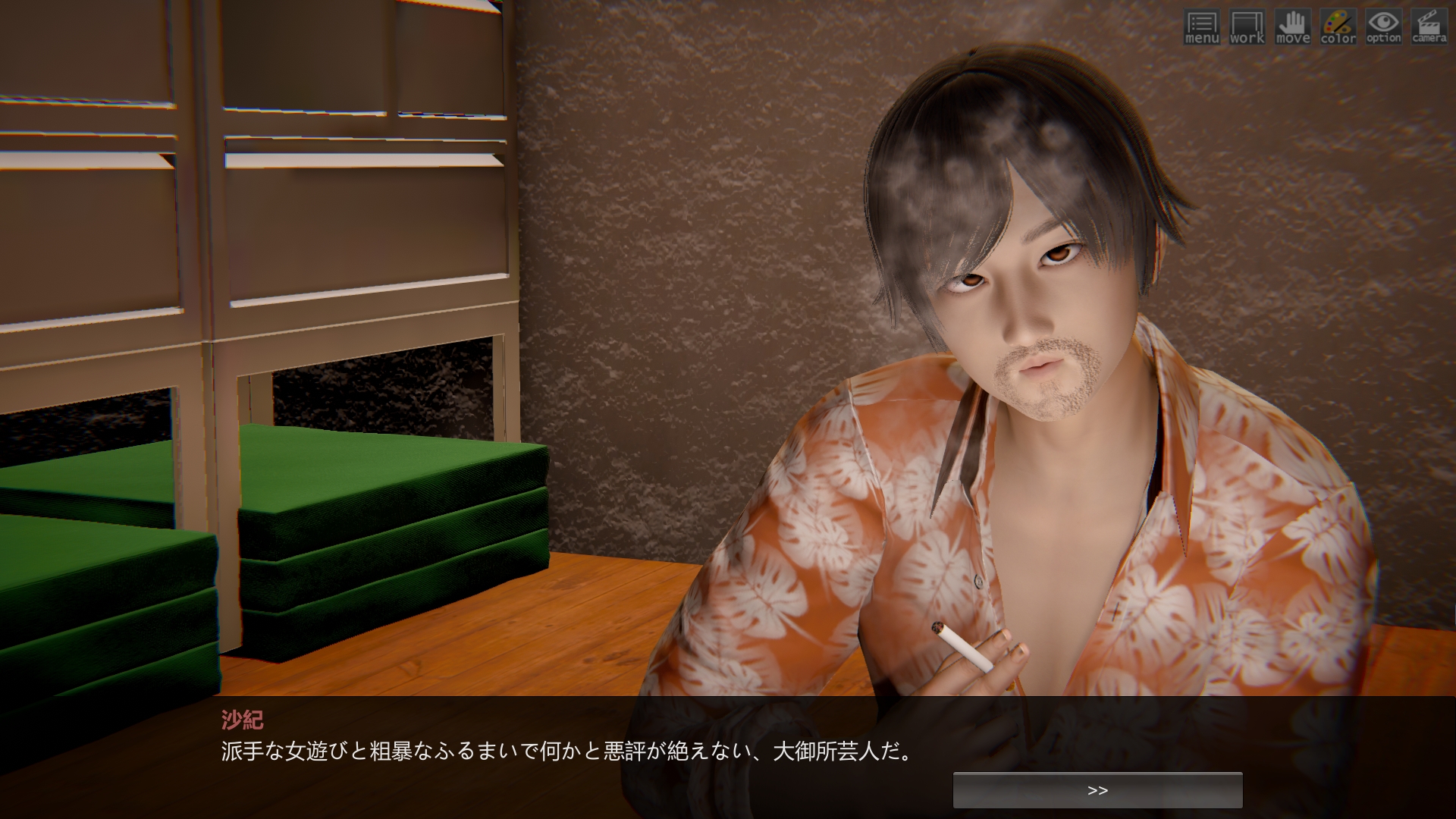The width and height of the screenshot is (1456, 819).
Task: Activate the move hand tool
Action: point(1292,27)
